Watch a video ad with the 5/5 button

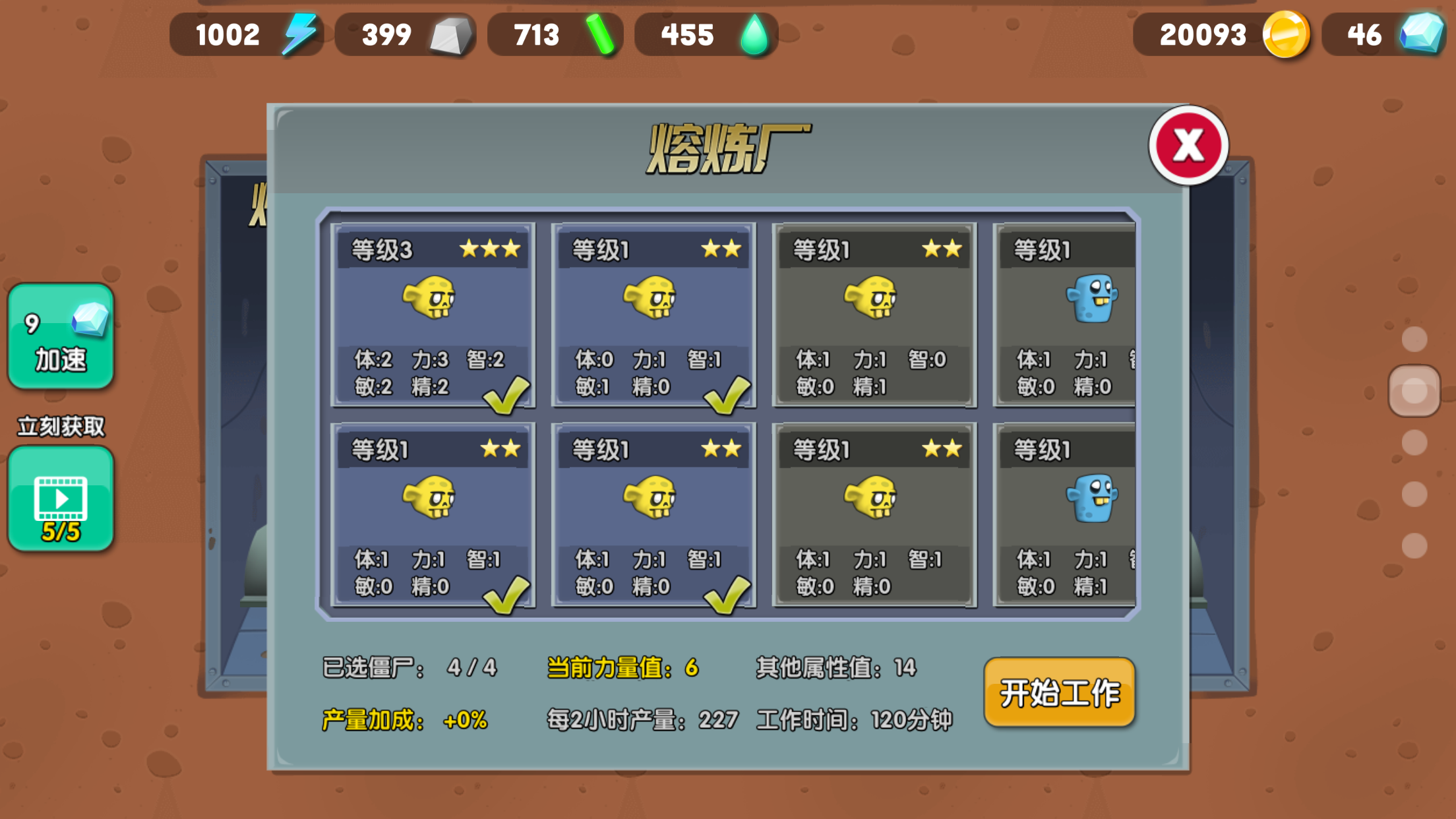pos(61,499)
